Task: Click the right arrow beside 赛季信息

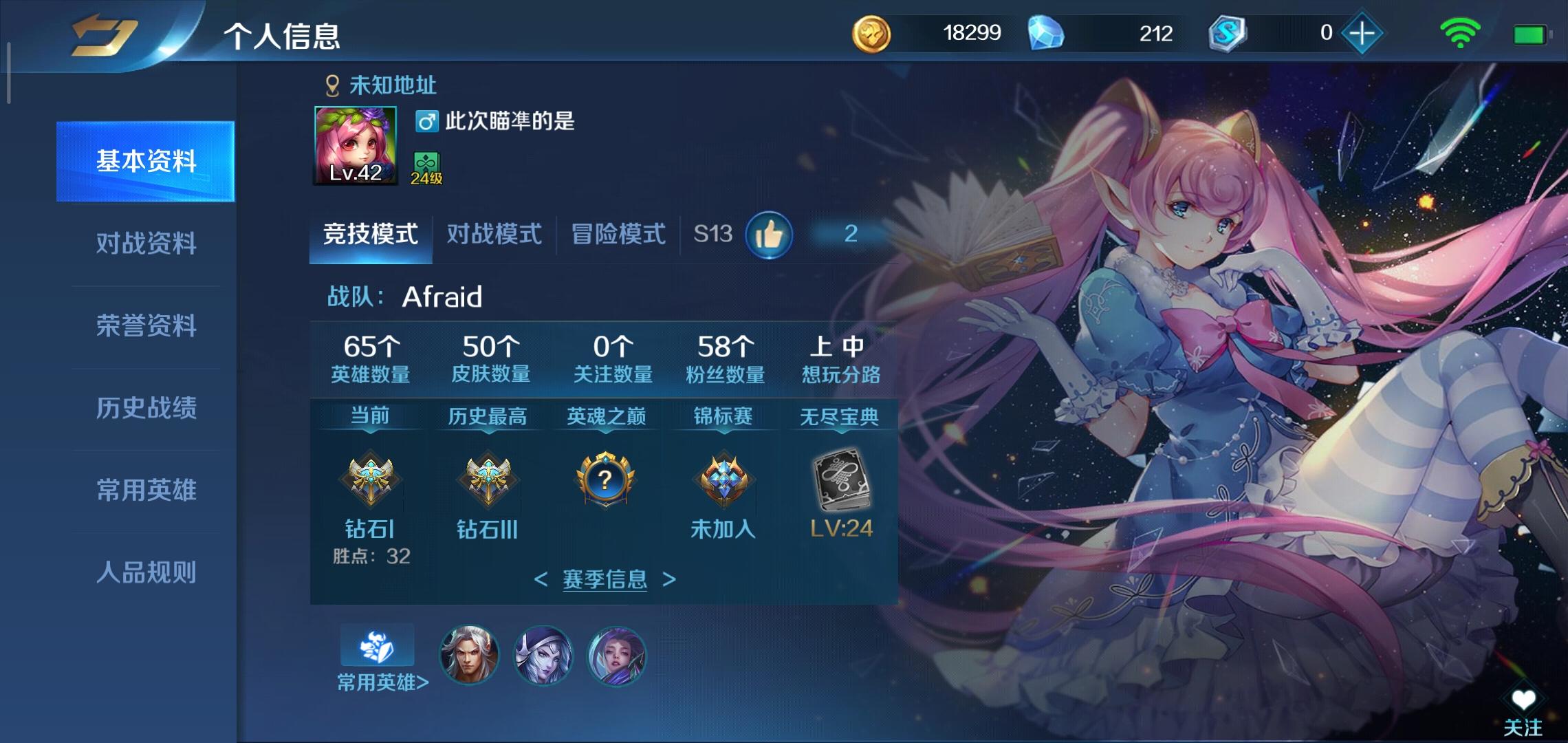Action: pyautogui.click(x=668, y=580)
